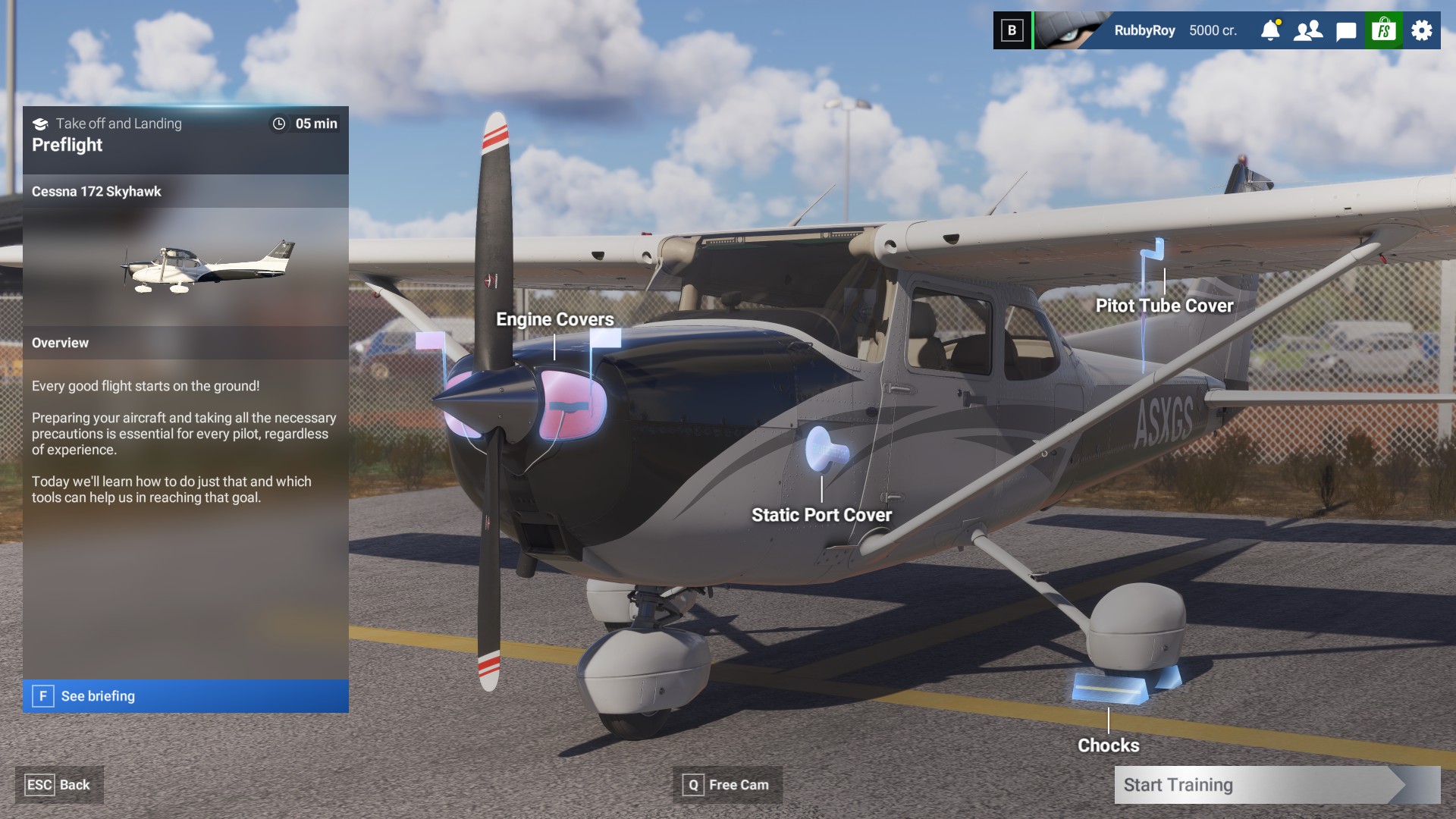Open the chat speech bubble
The width and height of the screenshot is (1456, 819).
(x=1346, y=30)
